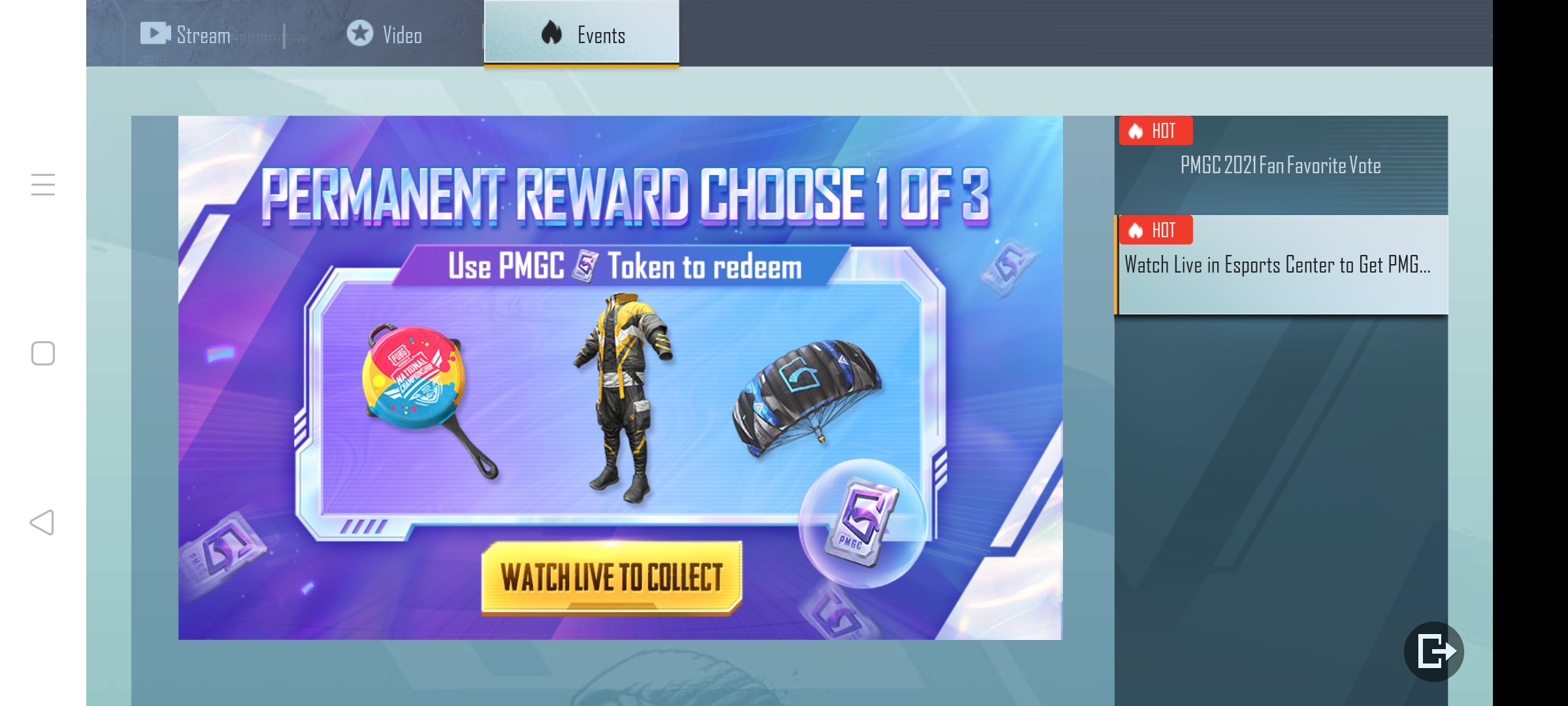
Task: Click the exit arrow icon at bottom right
Action: point(1435,650)
